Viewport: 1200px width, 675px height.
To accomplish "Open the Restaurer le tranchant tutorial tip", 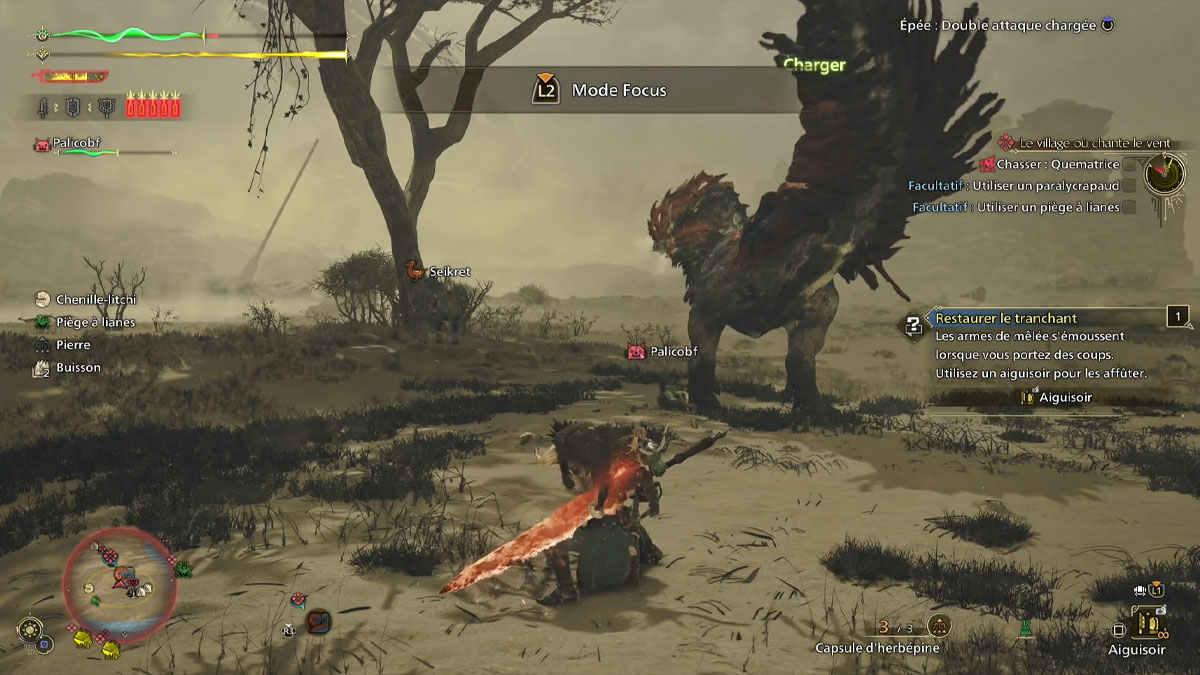I will (1006, 318).
